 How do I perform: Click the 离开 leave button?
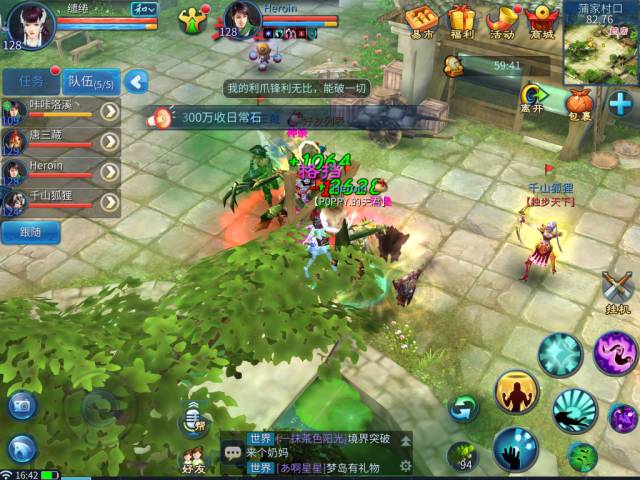tap(531, 98)
